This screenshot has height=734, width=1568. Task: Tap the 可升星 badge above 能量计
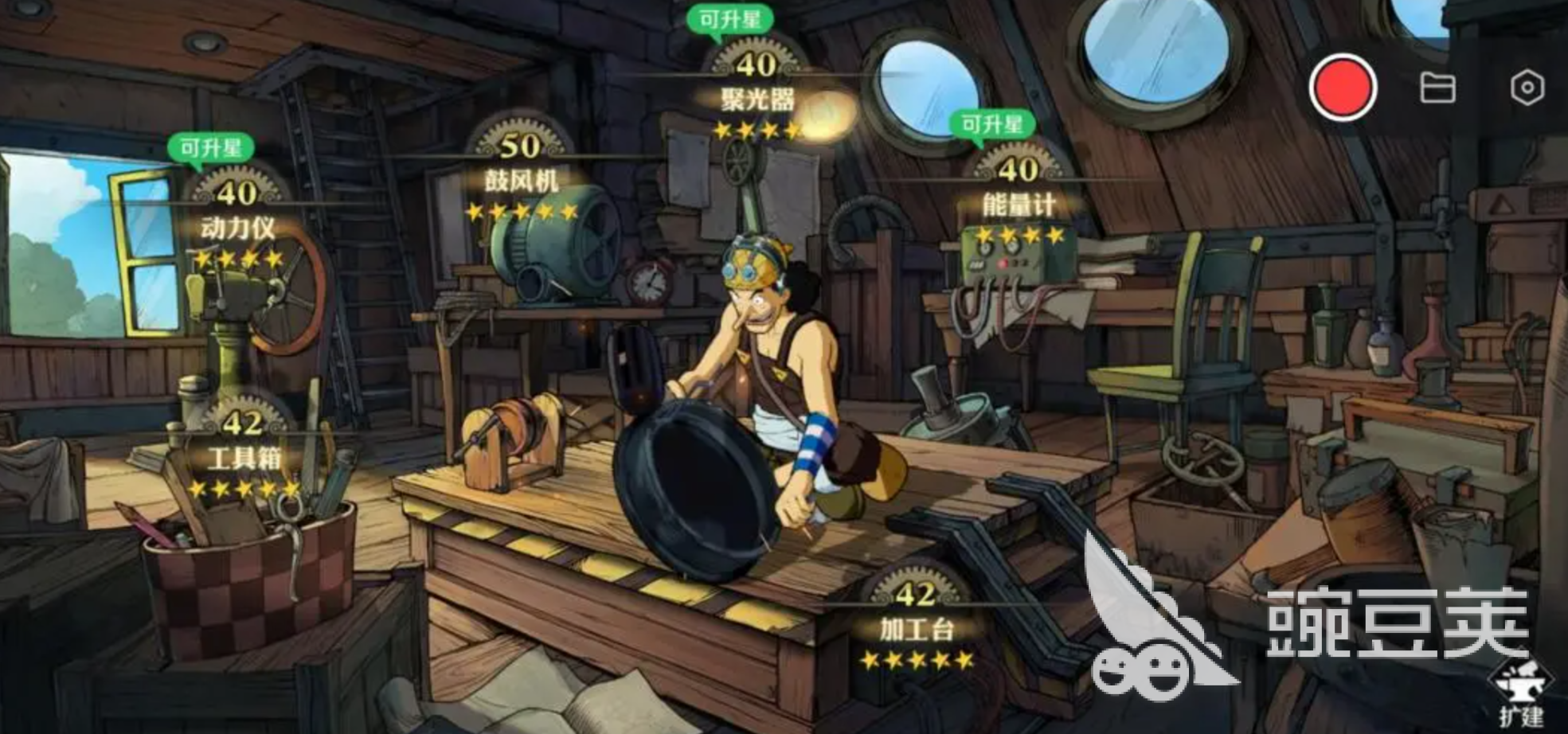pos(991,125)
